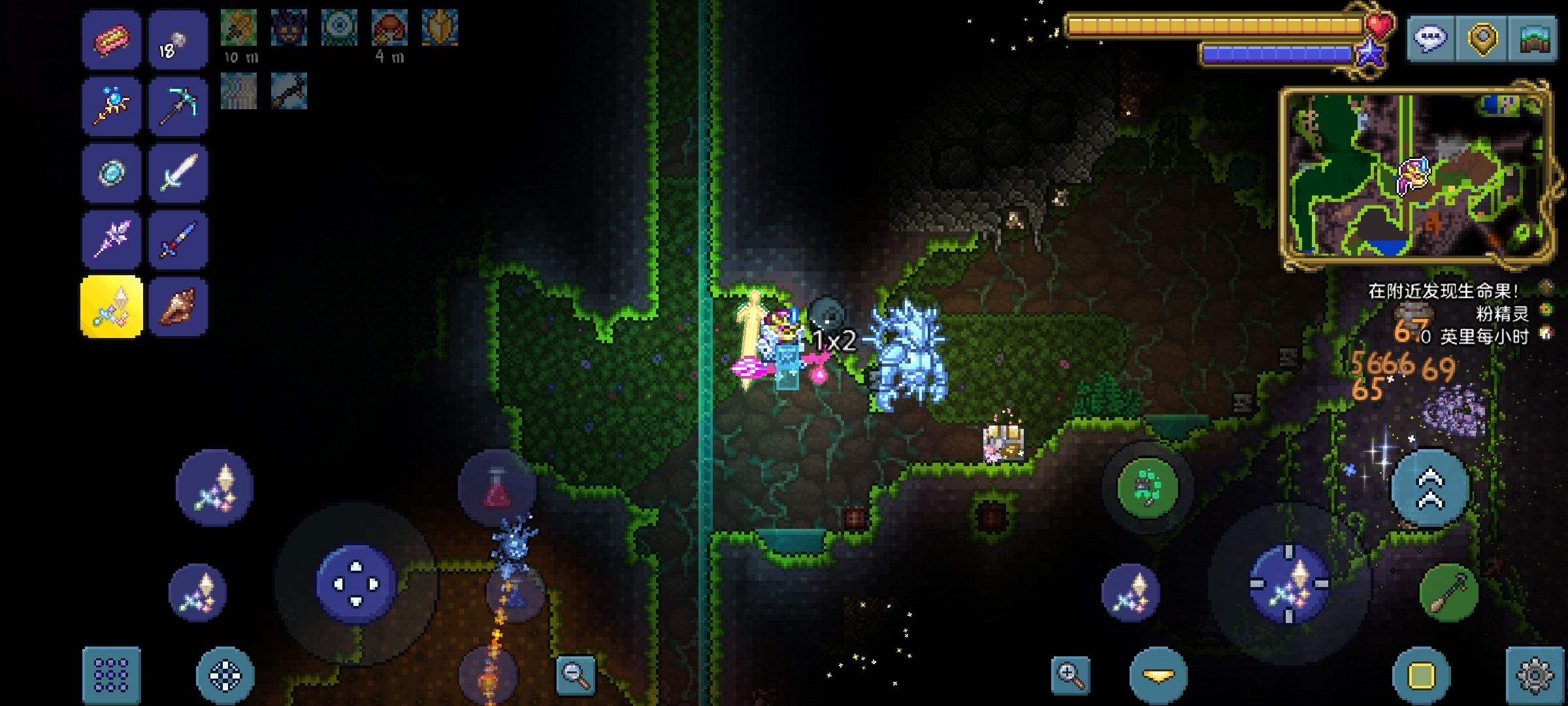Zoom in with the plus magnifier
The width and height of the screenshot is (1568, 706).
(x=1070, y=675)
